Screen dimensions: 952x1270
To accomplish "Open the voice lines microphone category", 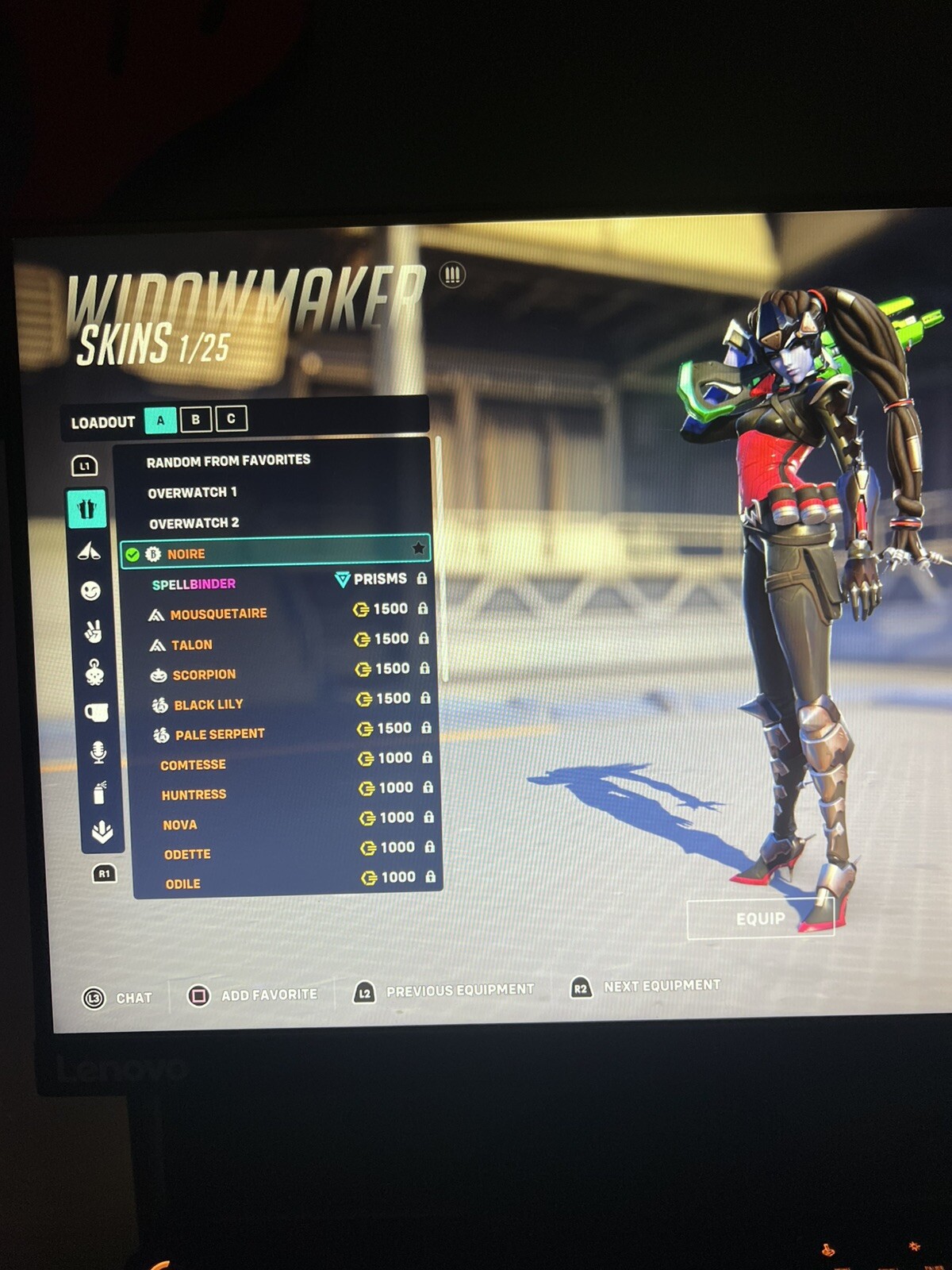I will point(98,752).
